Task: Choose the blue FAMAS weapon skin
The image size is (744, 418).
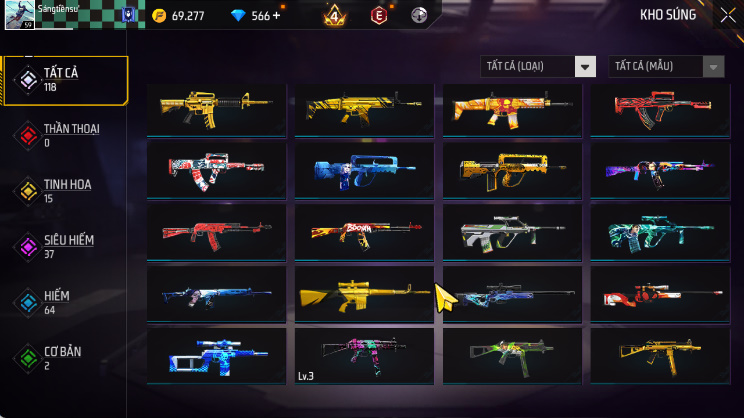Action: click(364, 170)
